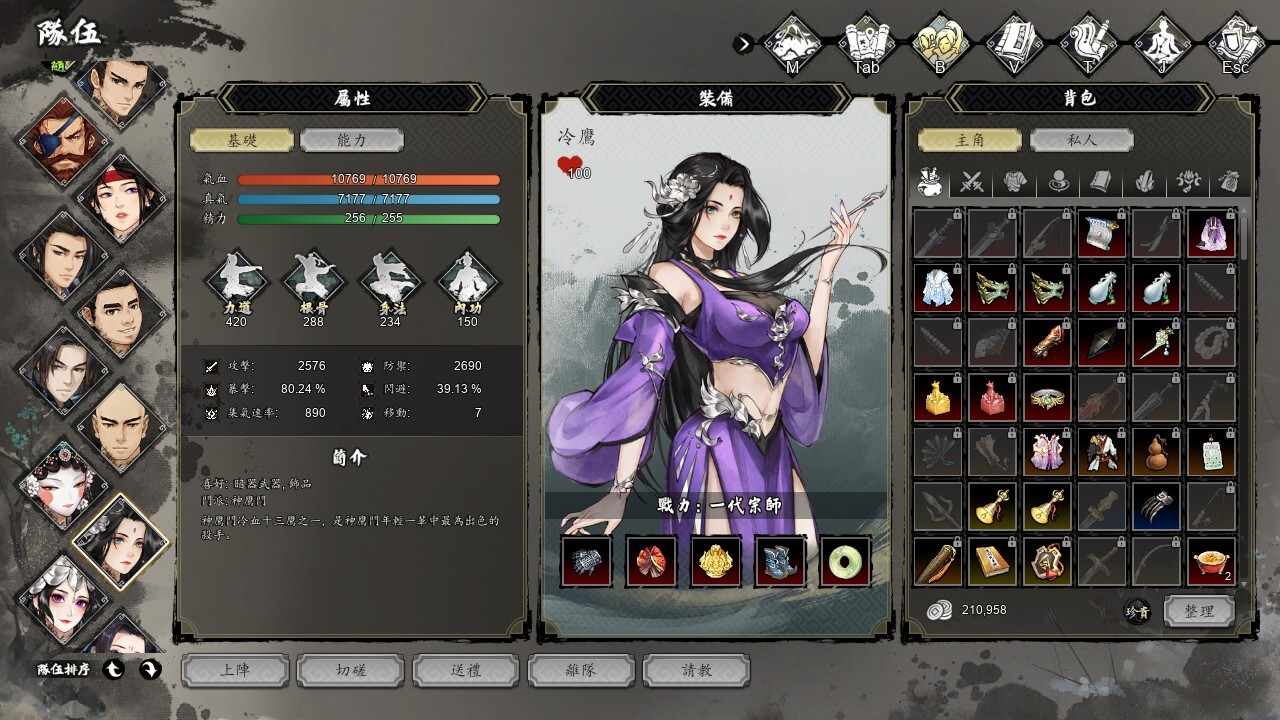Viewport: 1280px width, 720px height.
Task: Select the equipped golden armor slot
Action: pos(715,561)
